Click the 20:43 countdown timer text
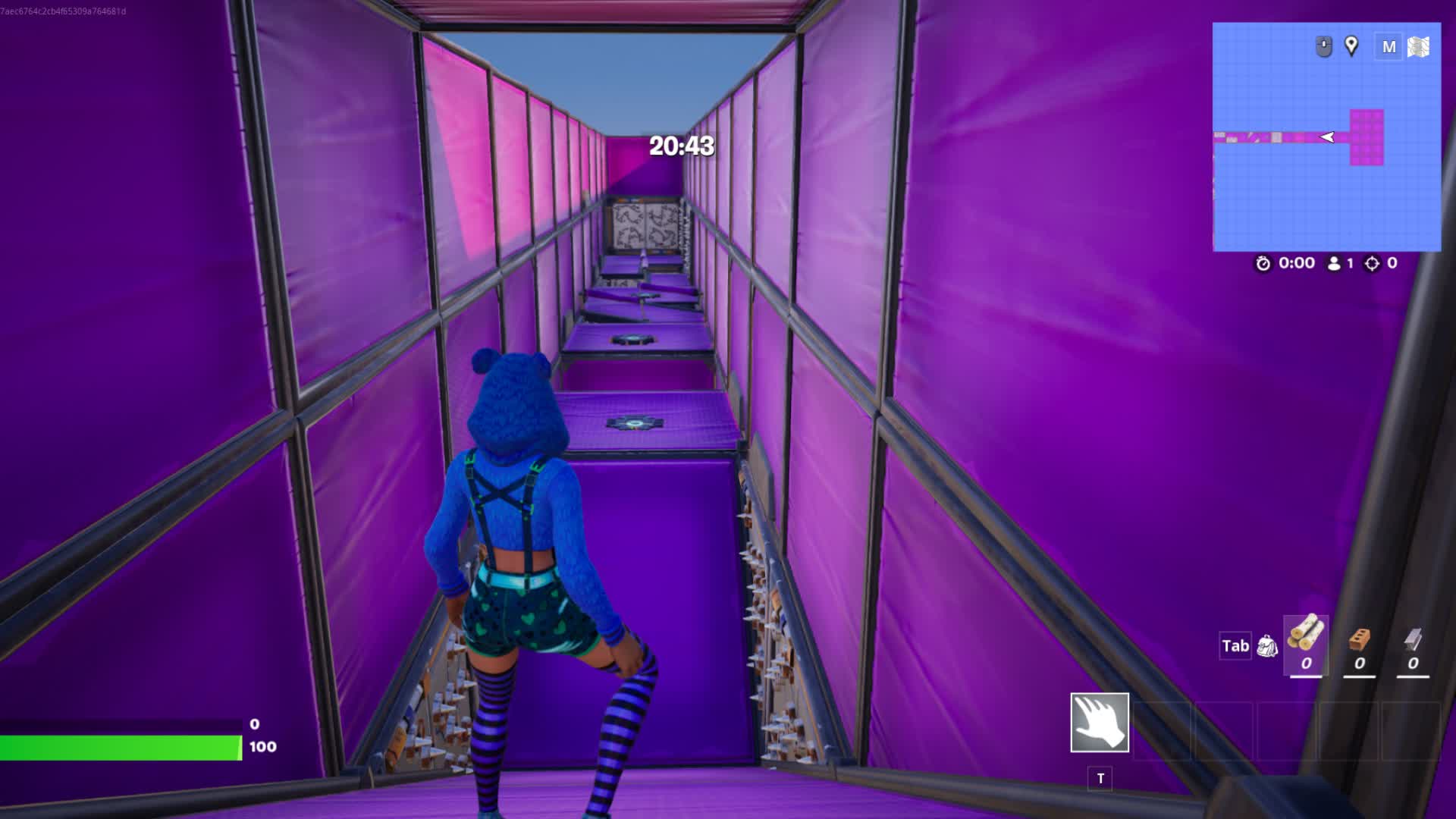The image size is (1456, 819). coord(680,147)
